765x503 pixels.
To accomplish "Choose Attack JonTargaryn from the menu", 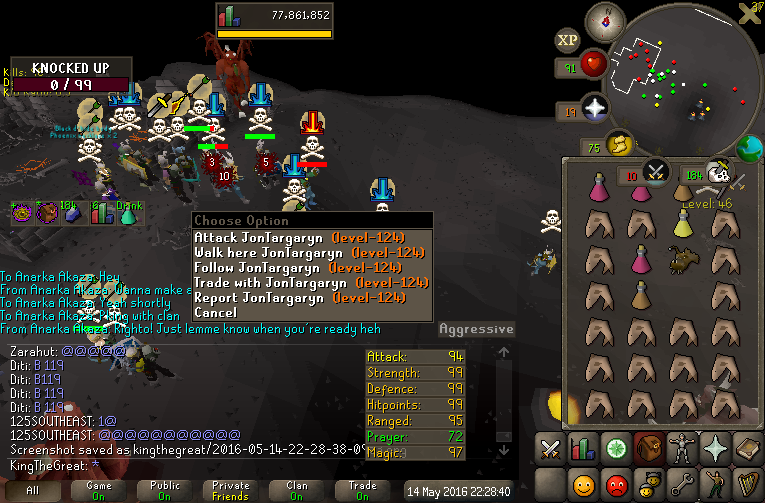I will pyautogui.click(x=299, y=238).
